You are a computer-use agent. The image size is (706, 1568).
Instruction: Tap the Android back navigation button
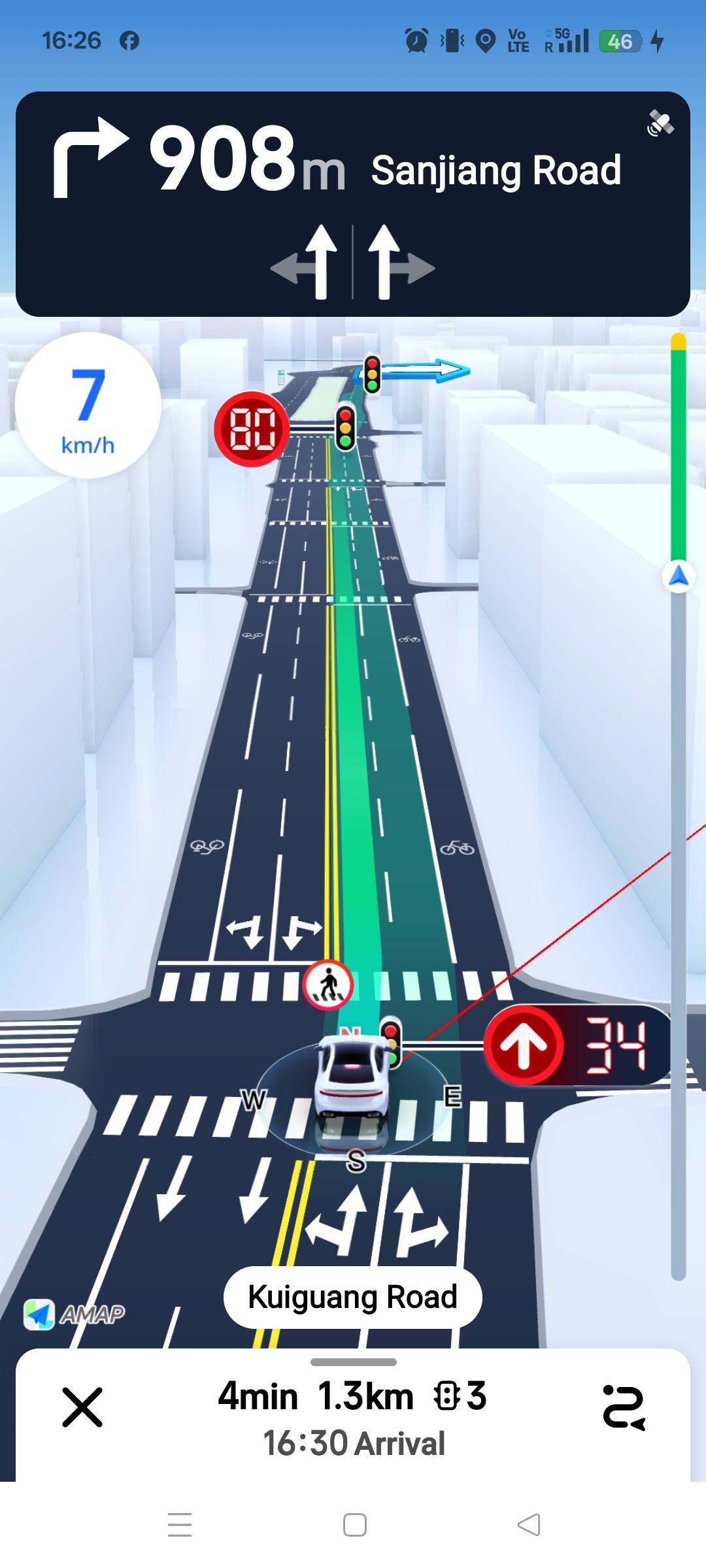tap(529, 1525)
